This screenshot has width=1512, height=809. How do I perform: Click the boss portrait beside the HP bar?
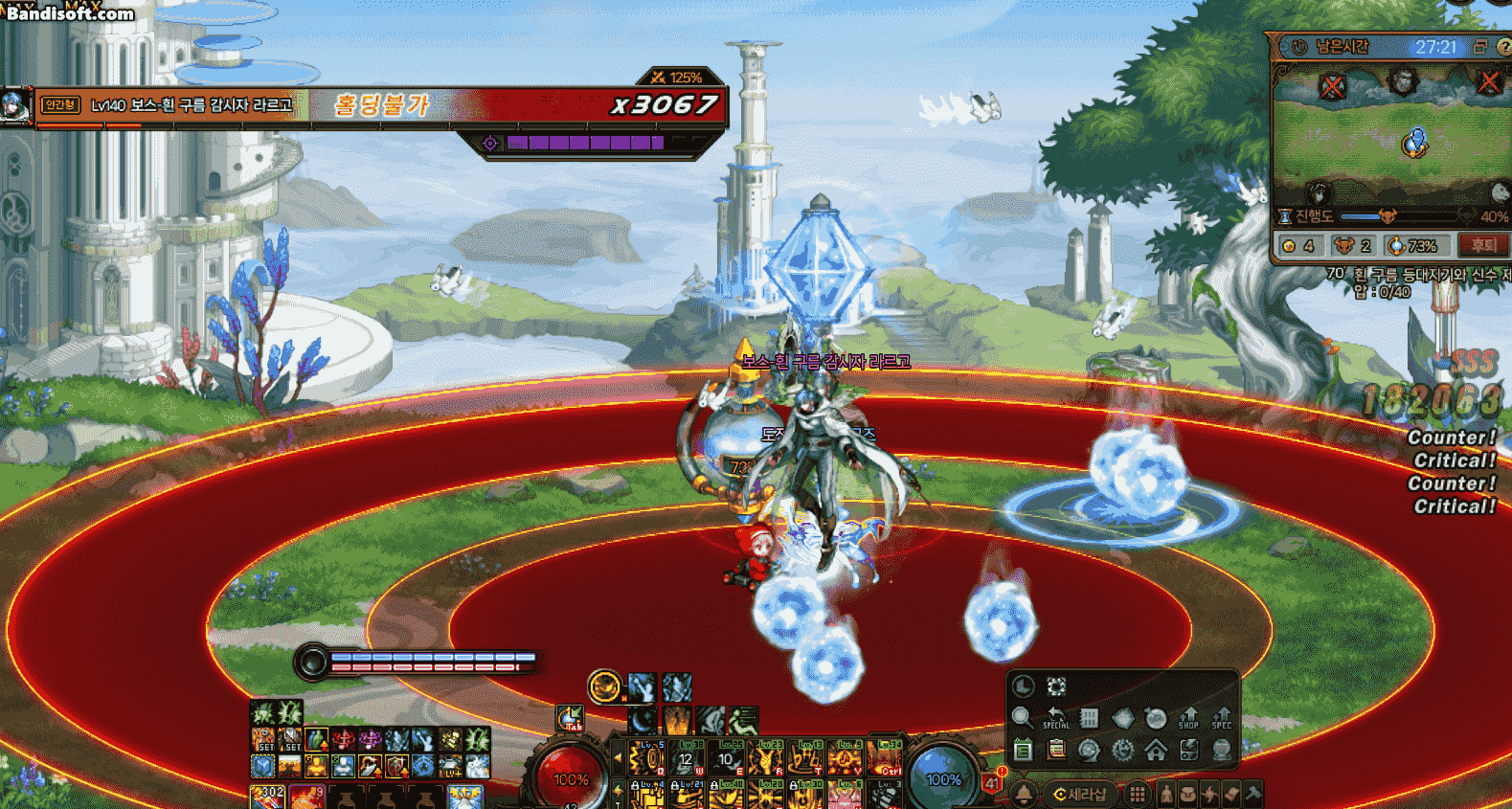click(x=16, y=105)
